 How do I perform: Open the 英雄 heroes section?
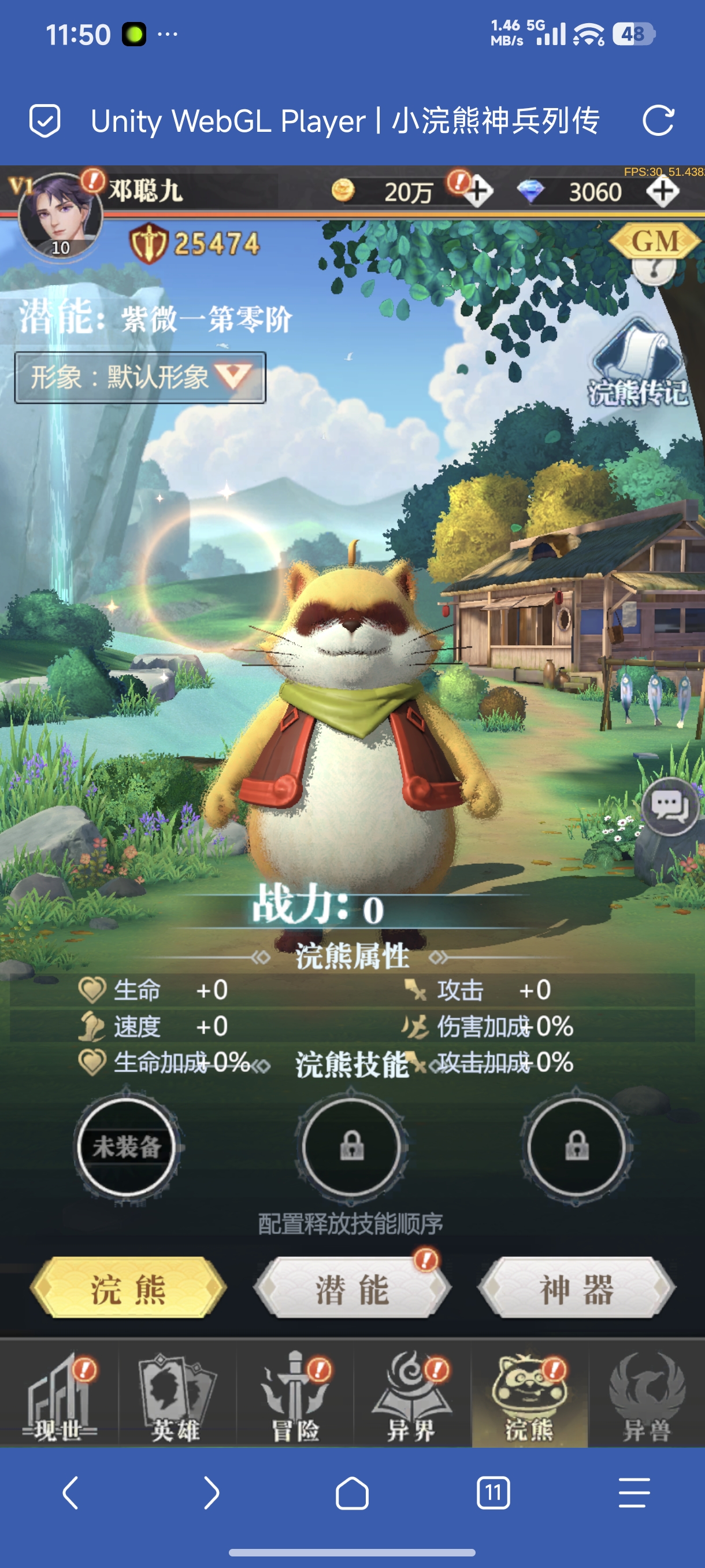[176, 1400]
